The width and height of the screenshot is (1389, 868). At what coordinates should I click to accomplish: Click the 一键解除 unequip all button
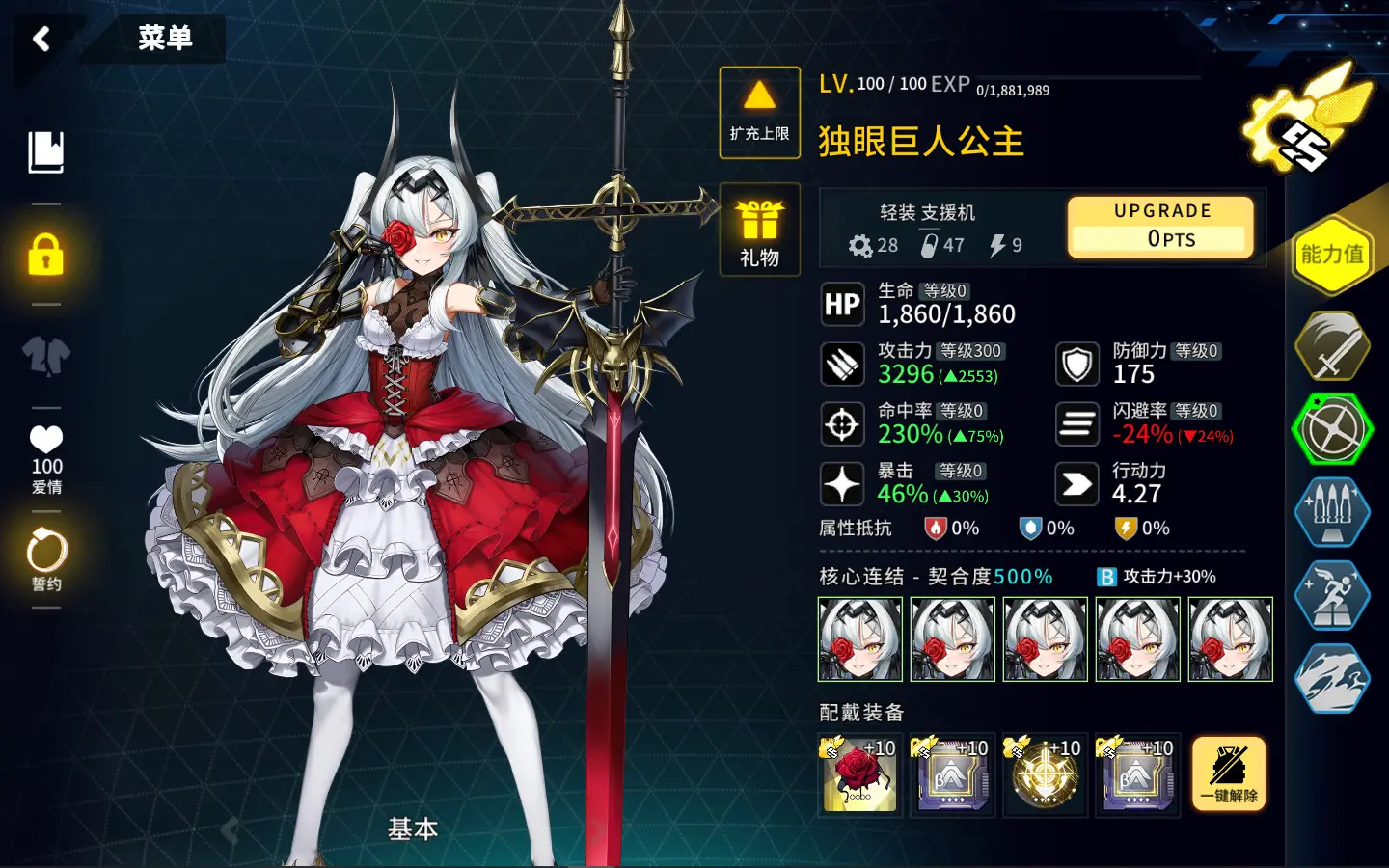tap(1228, 774)
